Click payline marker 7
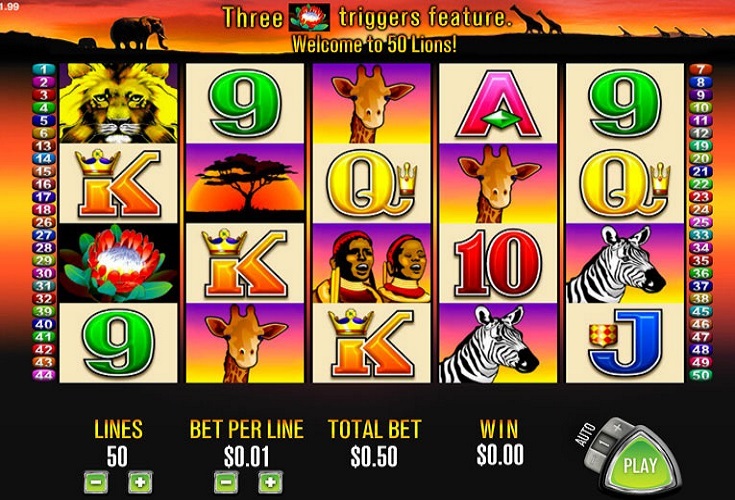735x500 pixels. click(700, 69)
